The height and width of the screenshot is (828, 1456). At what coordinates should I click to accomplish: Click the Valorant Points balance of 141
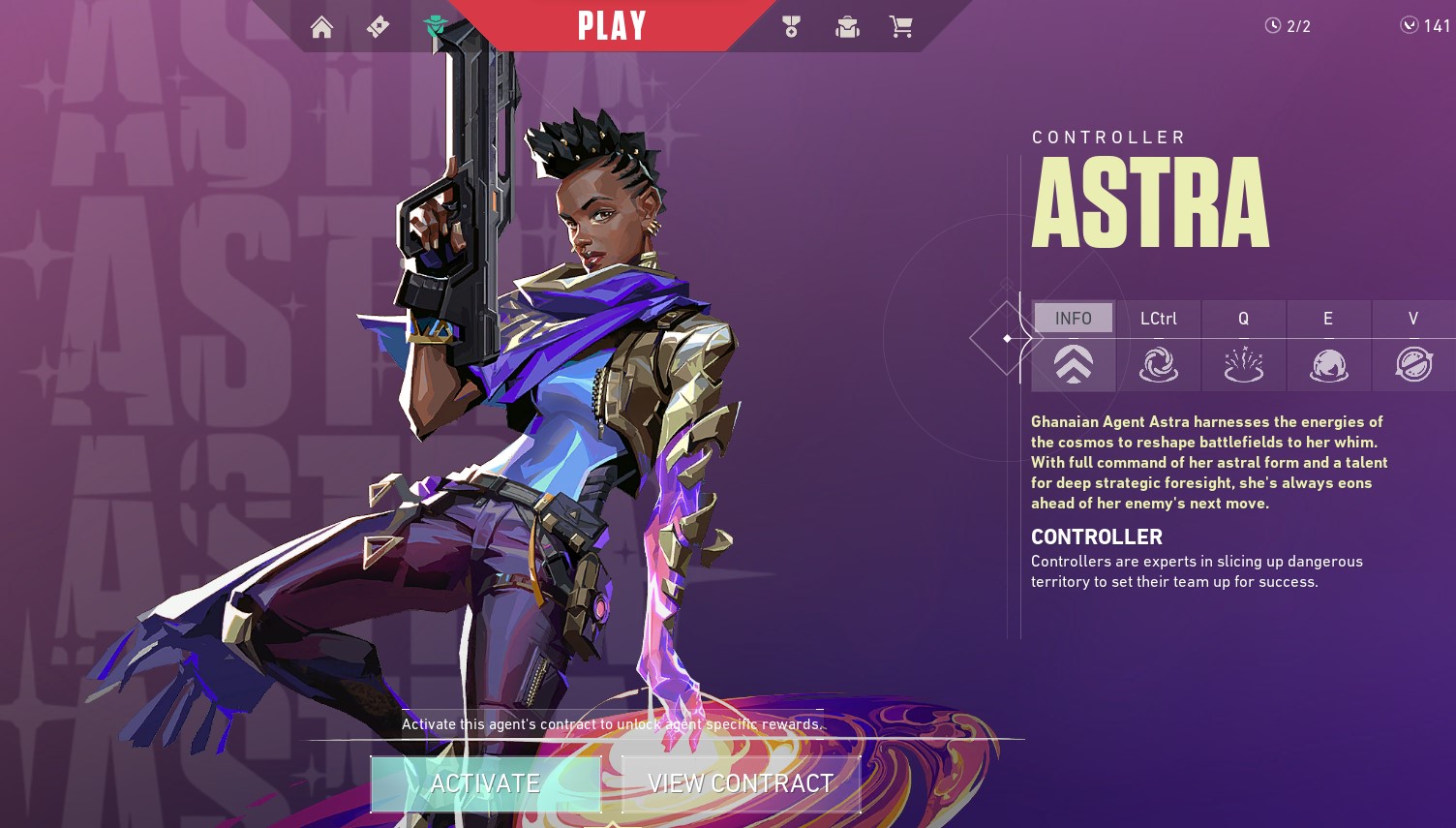click(x=1421, y=26)
